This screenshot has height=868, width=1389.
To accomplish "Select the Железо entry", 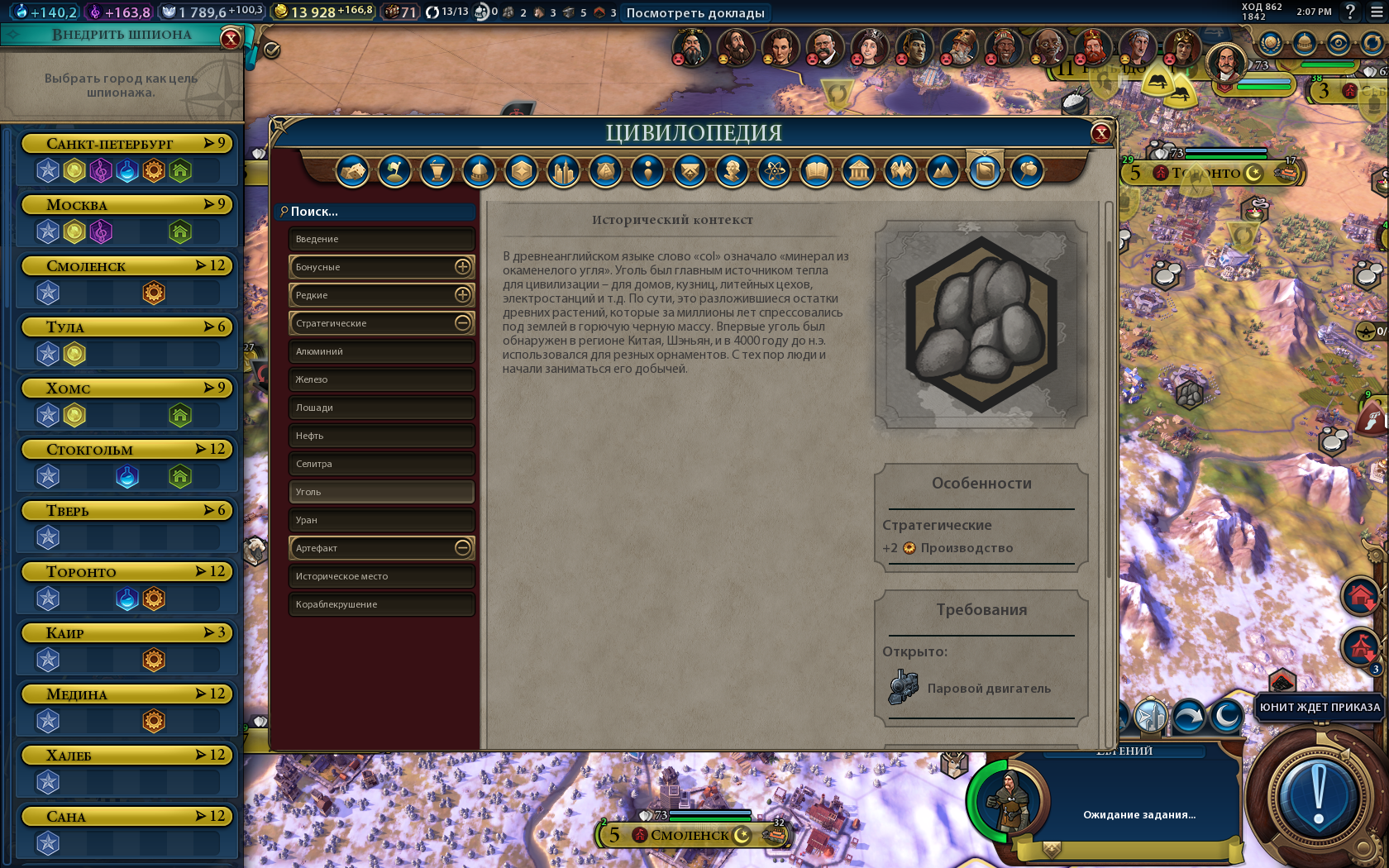I will click(x=381, y=379).
